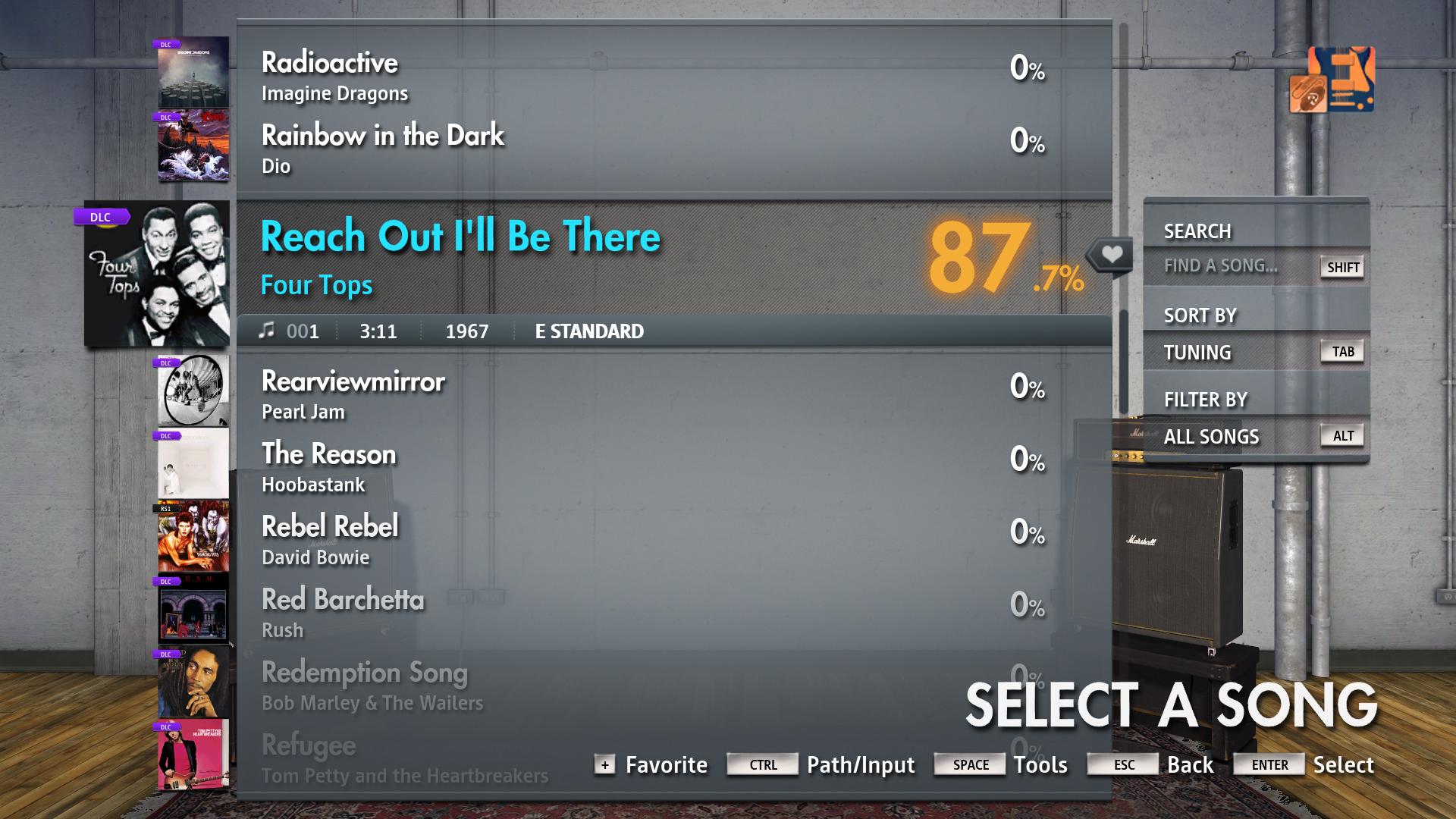Viewport: 1456px width, 819px height.
Task: Click the RS1 badge on the David Bowie album
Action: 166,510
